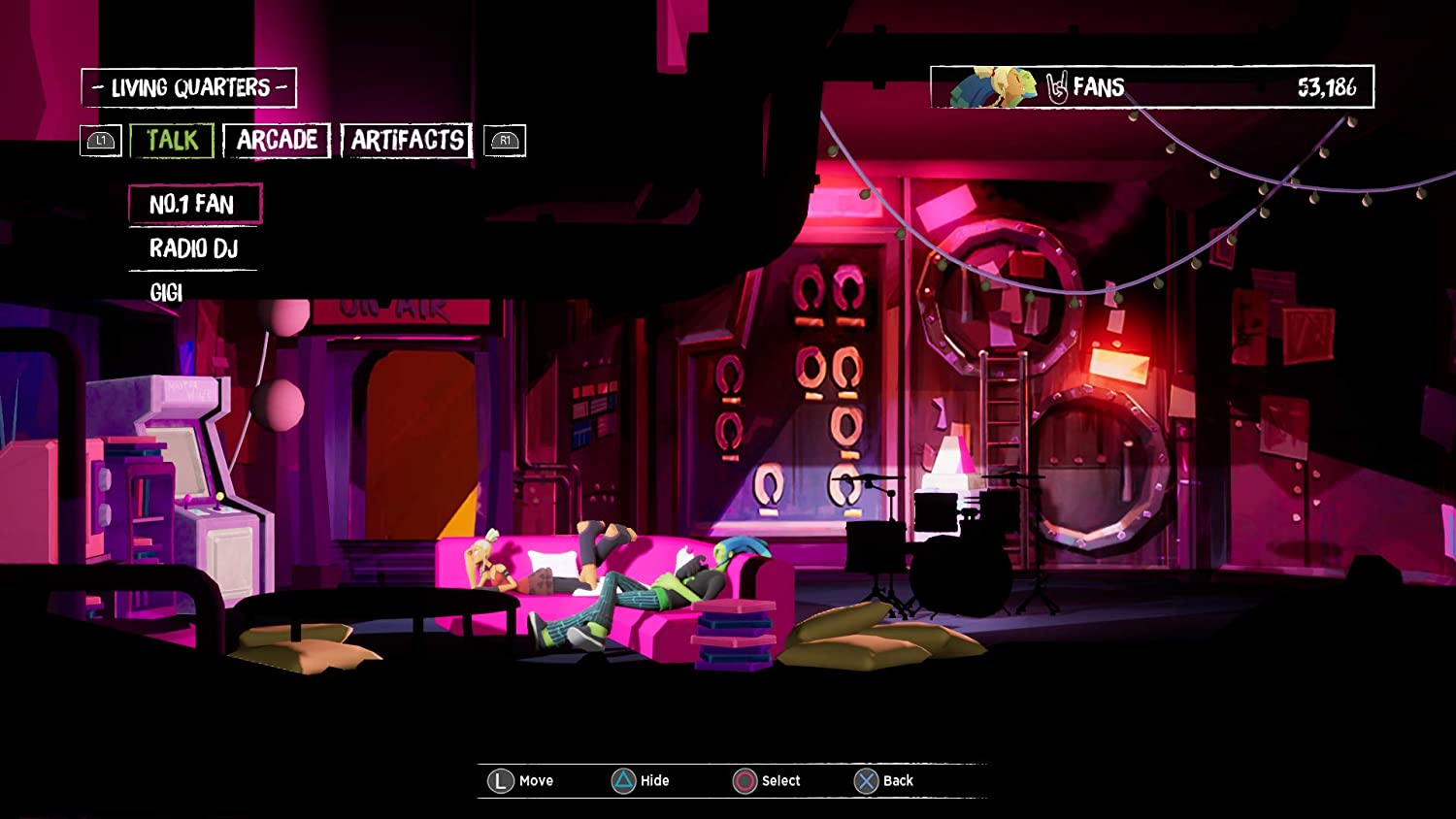Screen dimensions: 1456x819
Task: Click the fans counter showing 53,186
Action: 1325,86
